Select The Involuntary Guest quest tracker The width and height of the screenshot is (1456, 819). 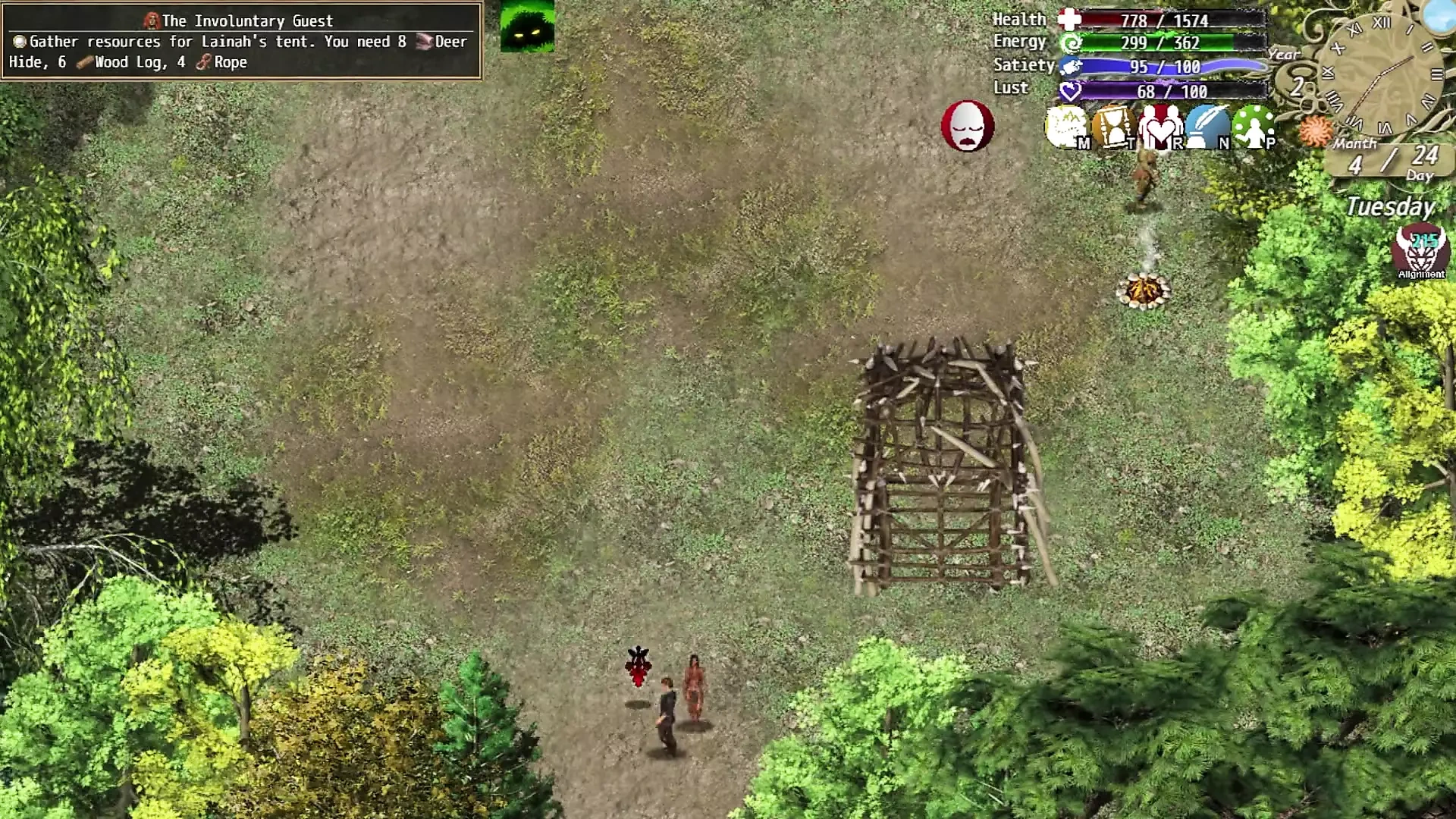pyautogui.click(x=241, y=41)
